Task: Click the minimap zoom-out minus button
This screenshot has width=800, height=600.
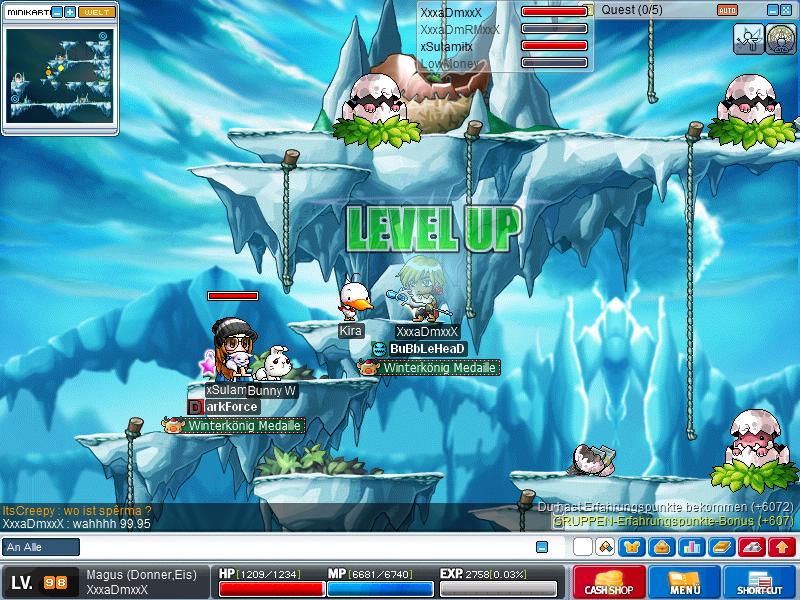Action: pos(57,12)
